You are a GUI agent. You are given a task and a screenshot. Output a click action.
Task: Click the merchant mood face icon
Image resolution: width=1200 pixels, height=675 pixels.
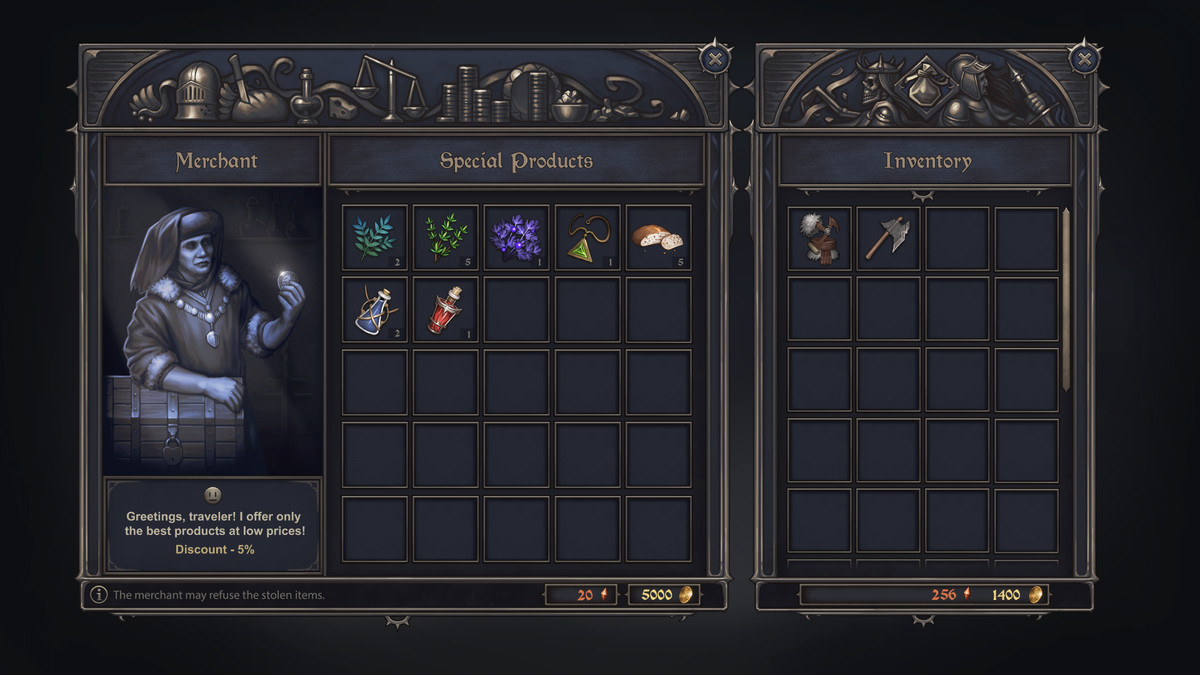pyautogui.click(x=213, y=494)
